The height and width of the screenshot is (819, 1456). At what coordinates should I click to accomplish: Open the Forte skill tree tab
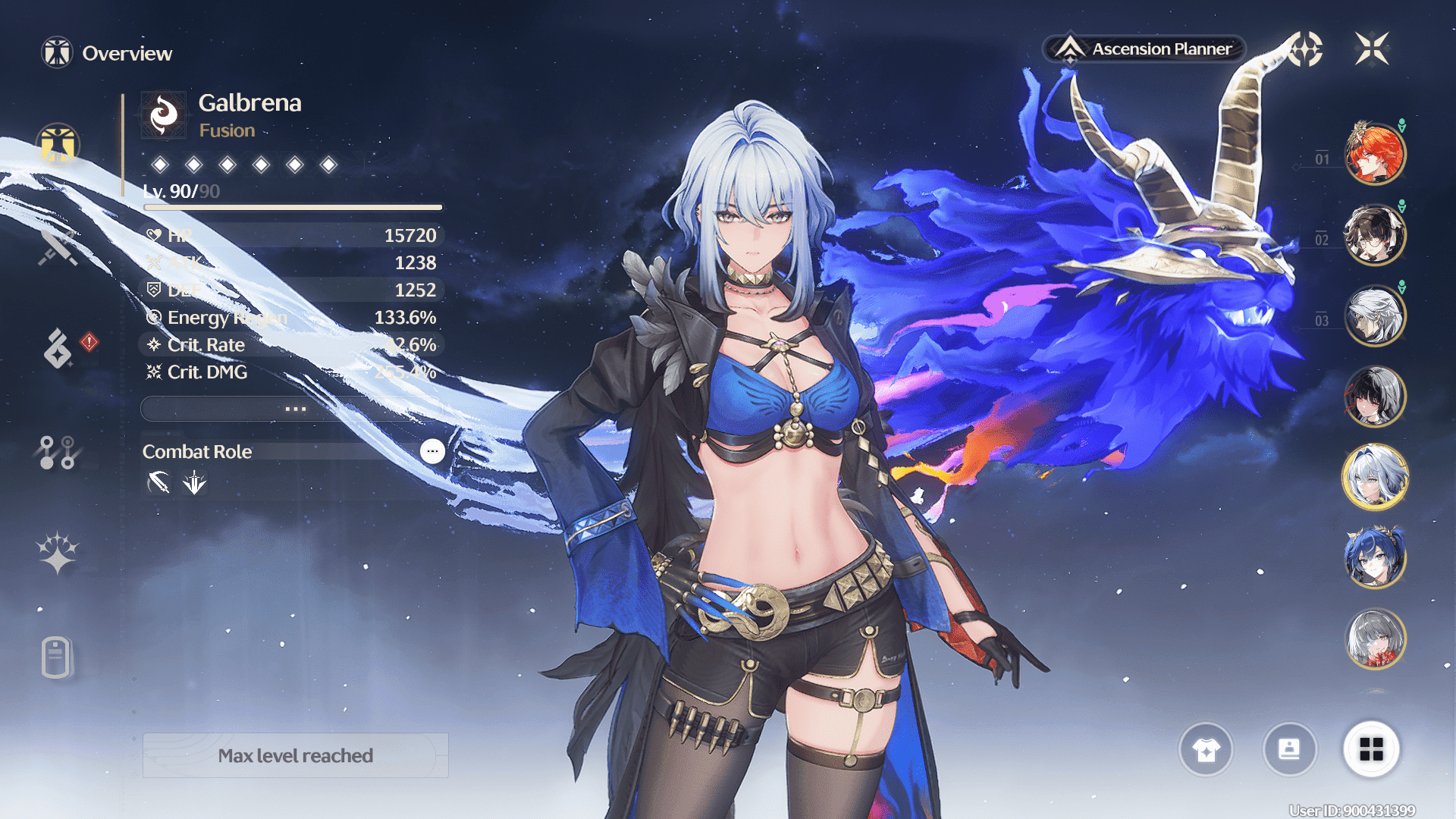pos(57,452)
